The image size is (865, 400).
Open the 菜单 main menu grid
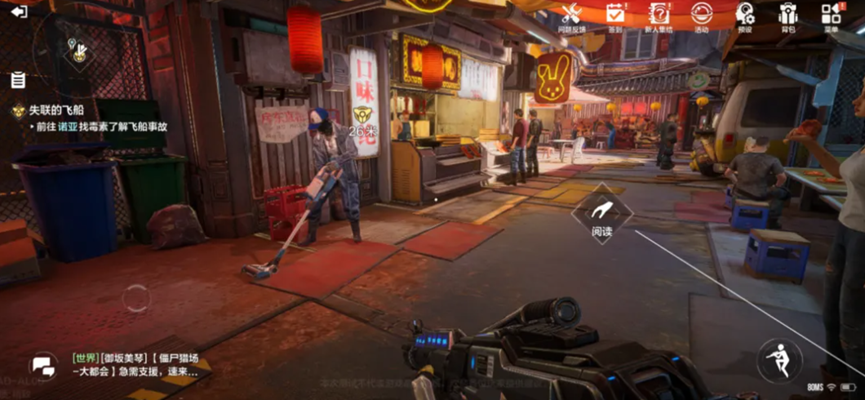click(830, 15)
